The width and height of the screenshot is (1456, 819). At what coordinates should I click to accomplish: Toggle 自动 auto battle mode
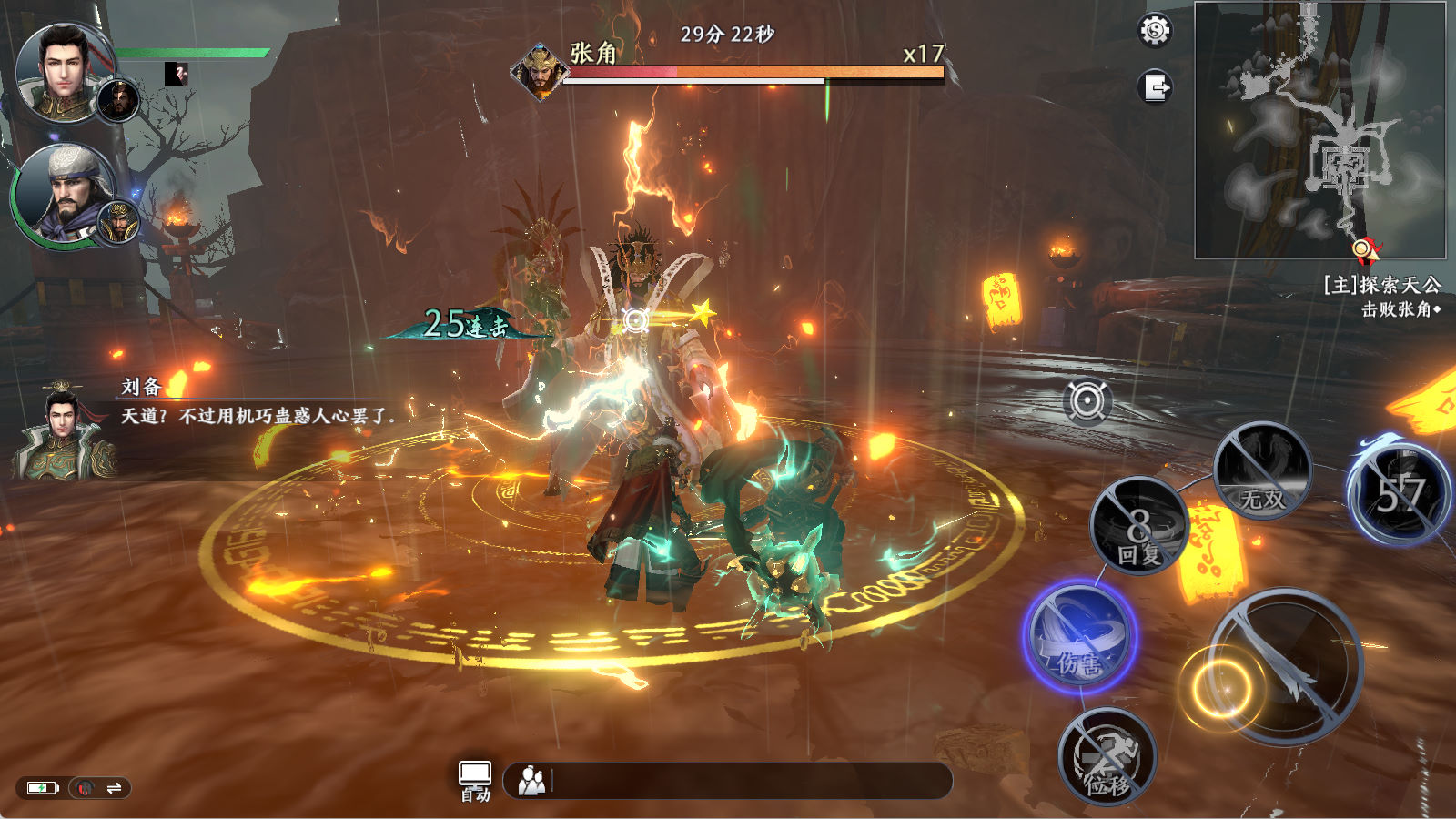(x=475, y=781)
